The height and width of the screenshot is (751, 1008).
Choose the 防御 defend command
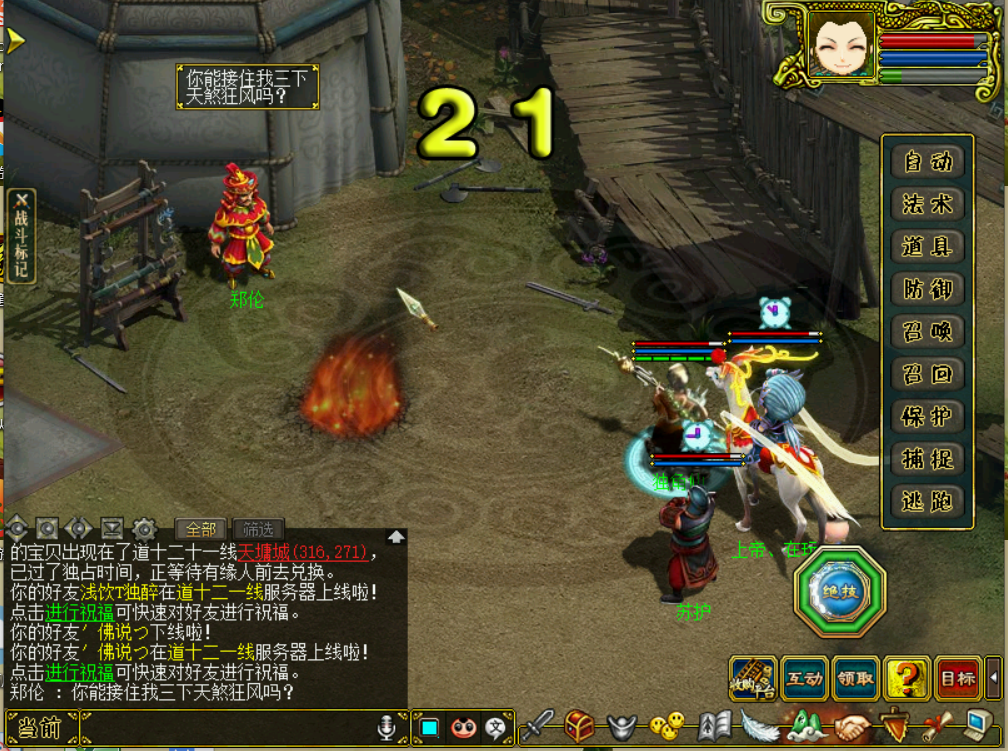[x=927, y=289]
